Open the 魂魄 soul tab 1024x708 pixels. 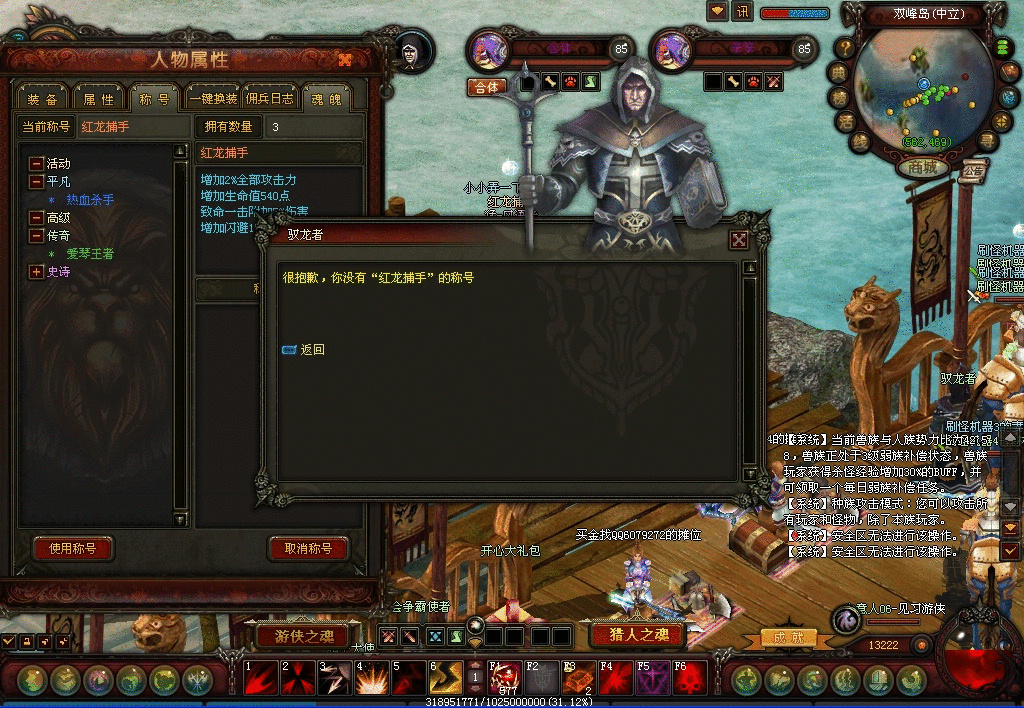pyautogui.click(x=326, y=99)
